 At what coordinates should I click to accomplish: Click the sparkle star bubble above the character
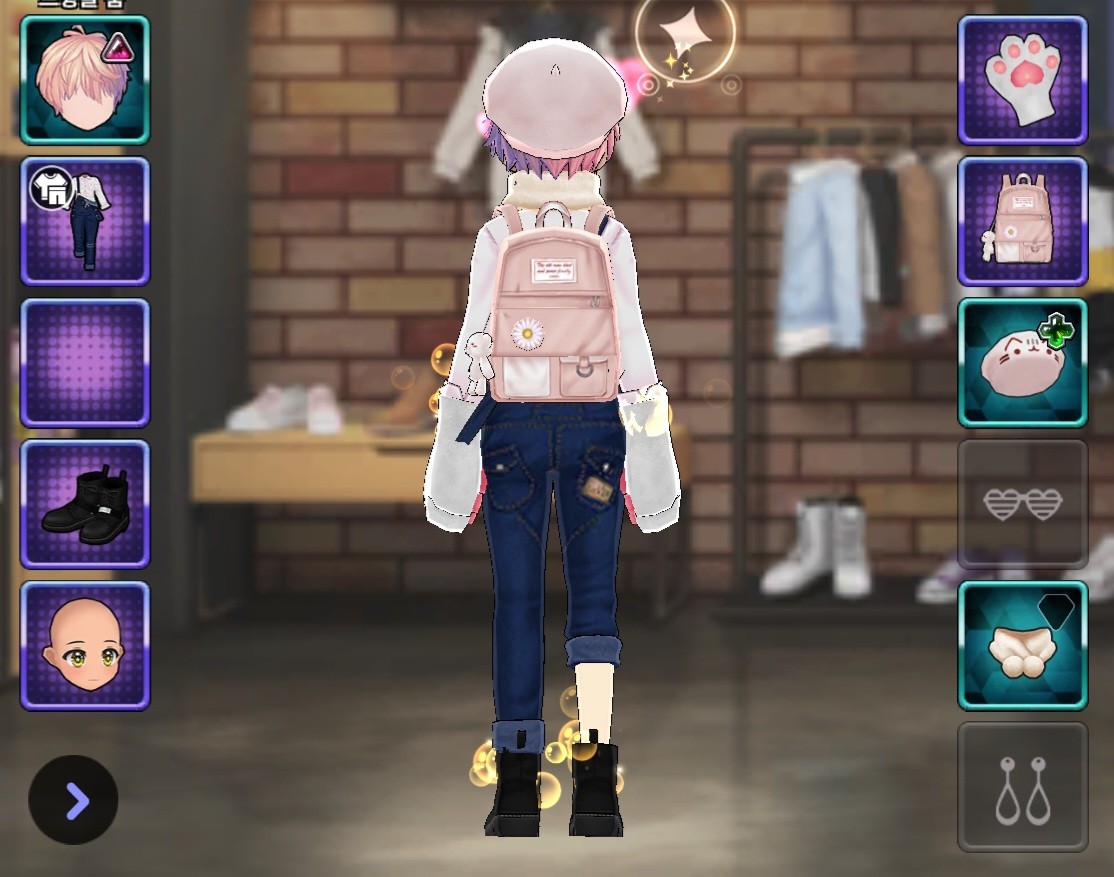[x=685, y=36]
